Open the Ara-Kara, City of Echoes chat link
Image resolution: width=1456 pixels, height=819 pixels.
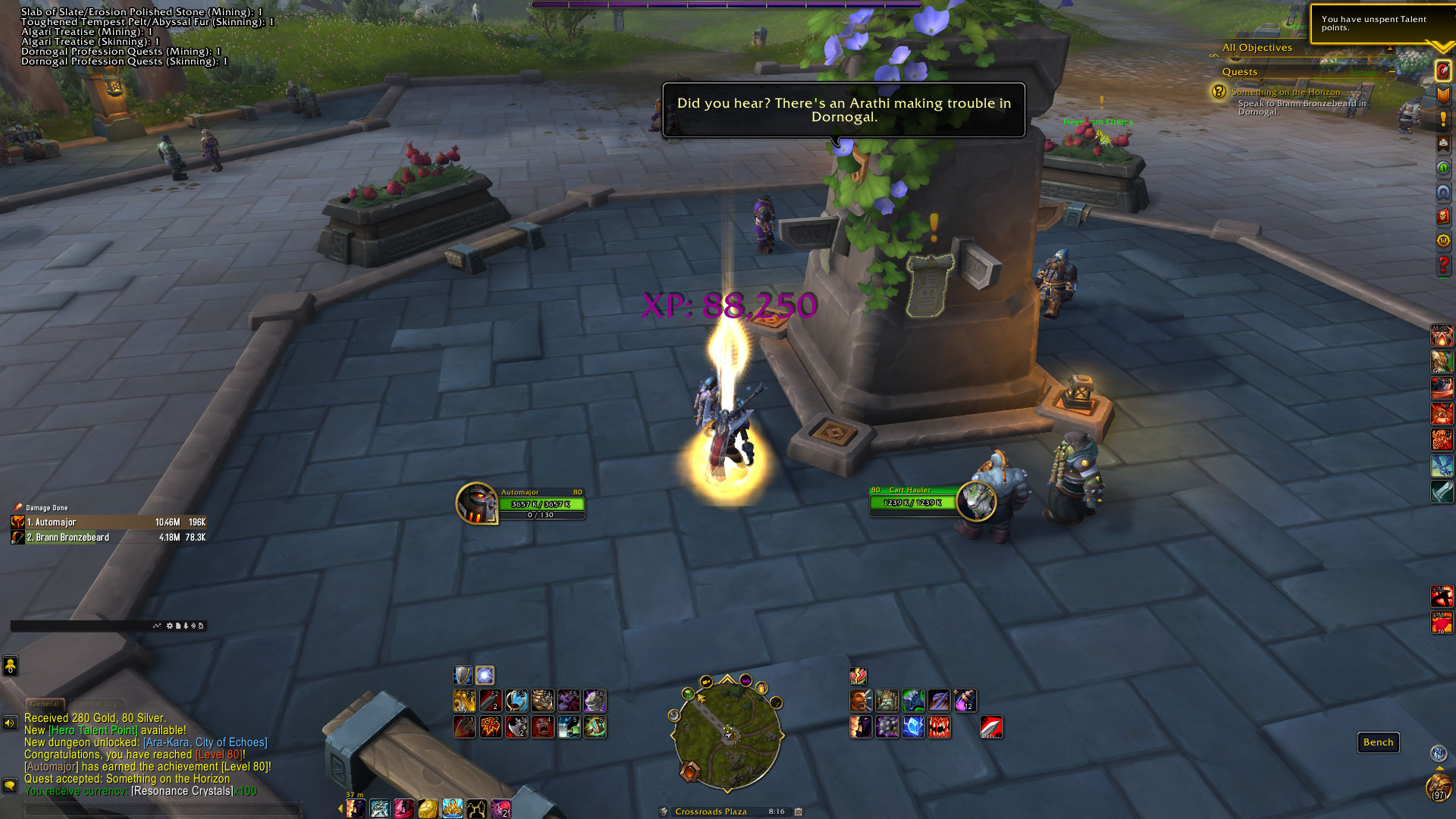(205, 742)
